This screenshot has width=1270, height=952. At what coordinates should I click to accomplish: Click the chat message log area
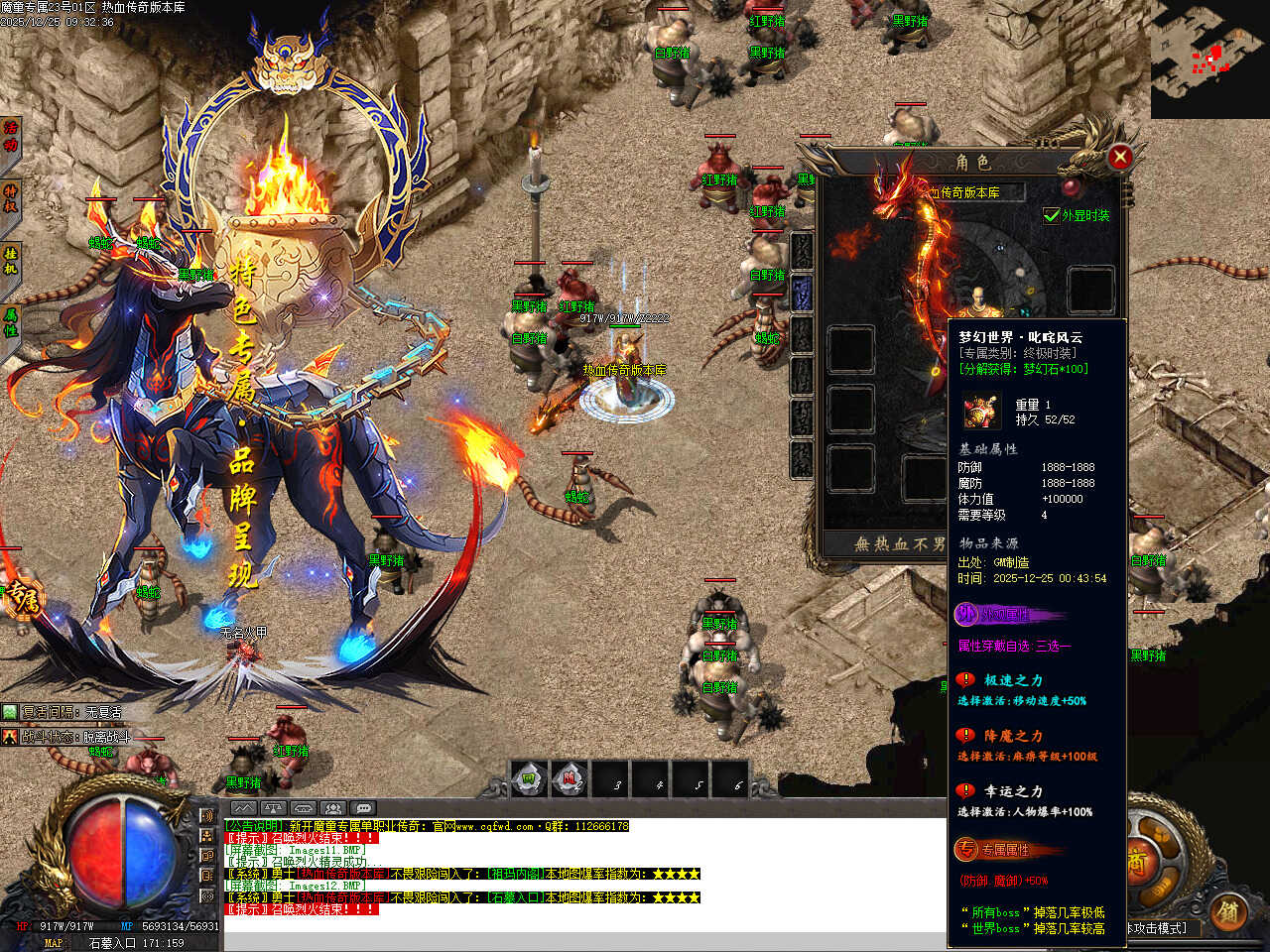583,873
